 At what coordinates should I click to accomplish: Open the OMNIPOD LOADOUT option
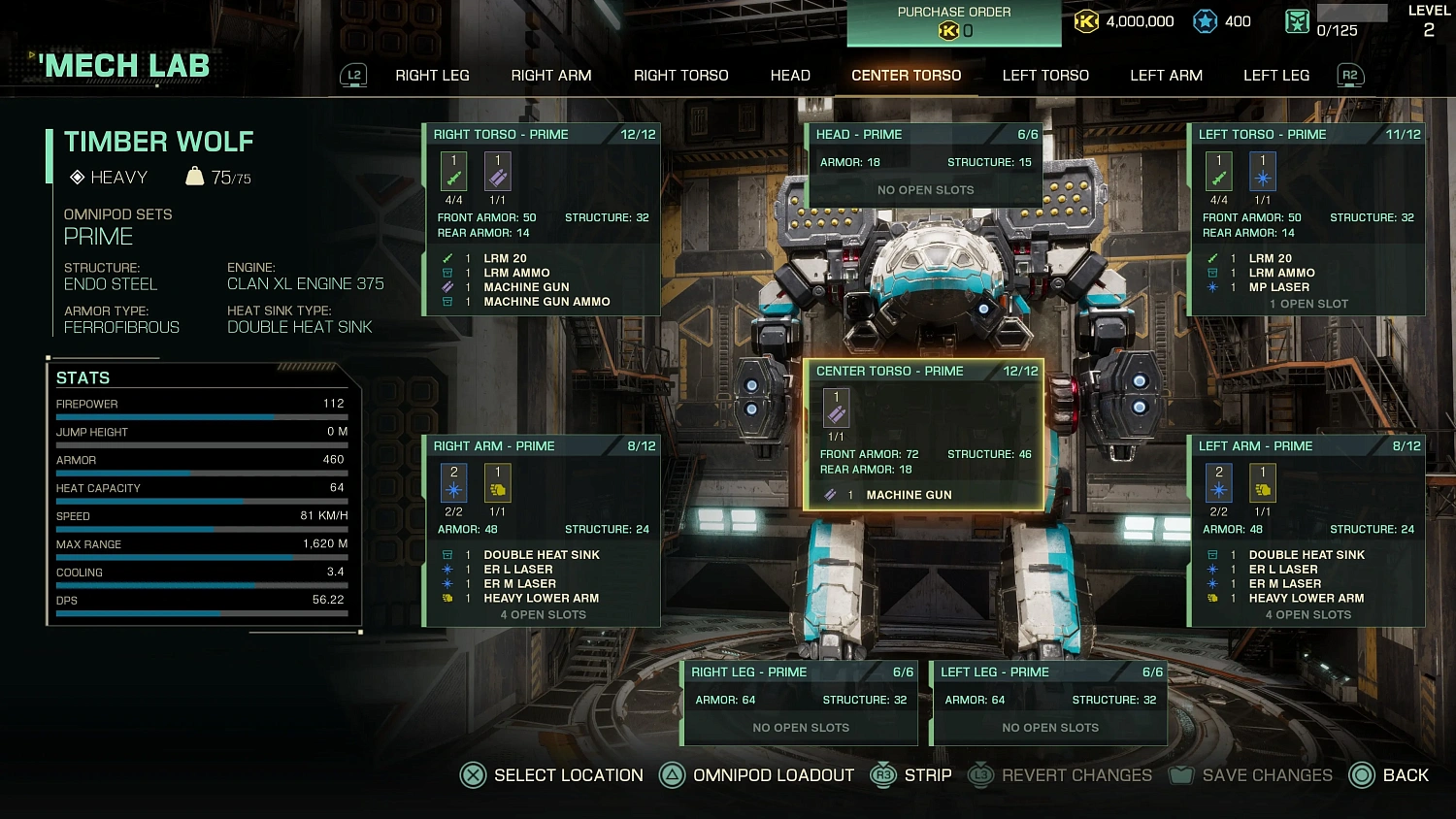[x=772, y=774]
